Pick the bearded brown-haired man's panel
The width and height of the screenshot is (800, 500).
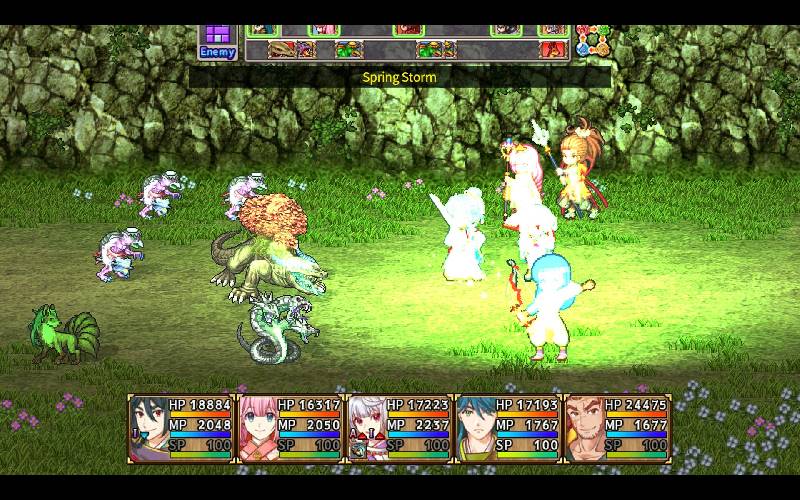(617, 427)
